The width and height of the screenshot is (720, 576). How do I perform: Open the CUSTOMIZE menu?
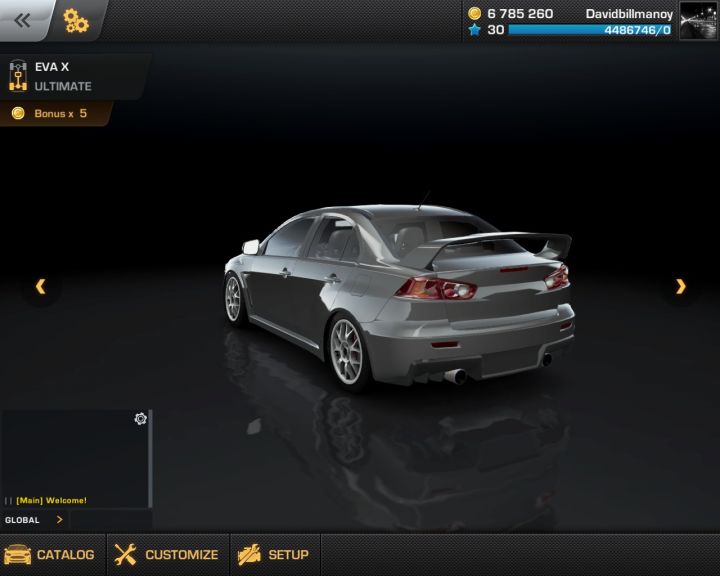167,555
